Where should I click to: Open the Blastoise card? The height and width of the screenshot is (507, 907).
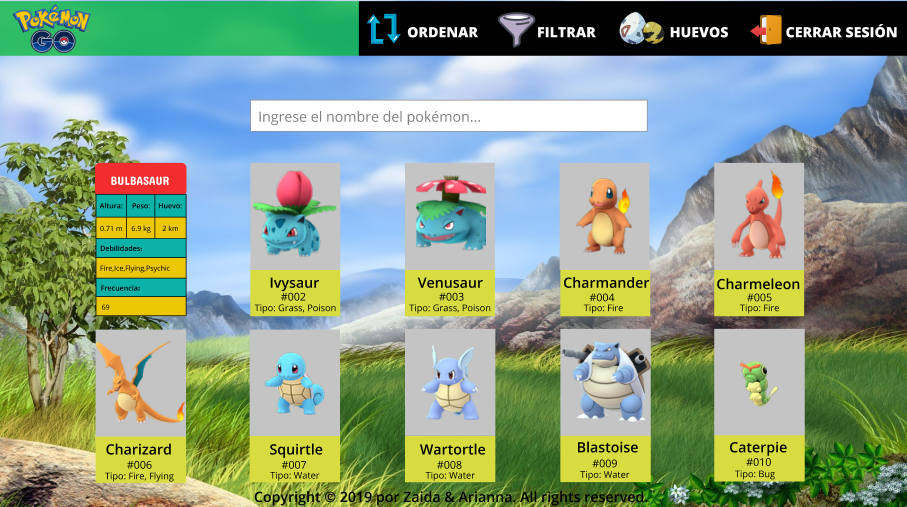(604, 406)
